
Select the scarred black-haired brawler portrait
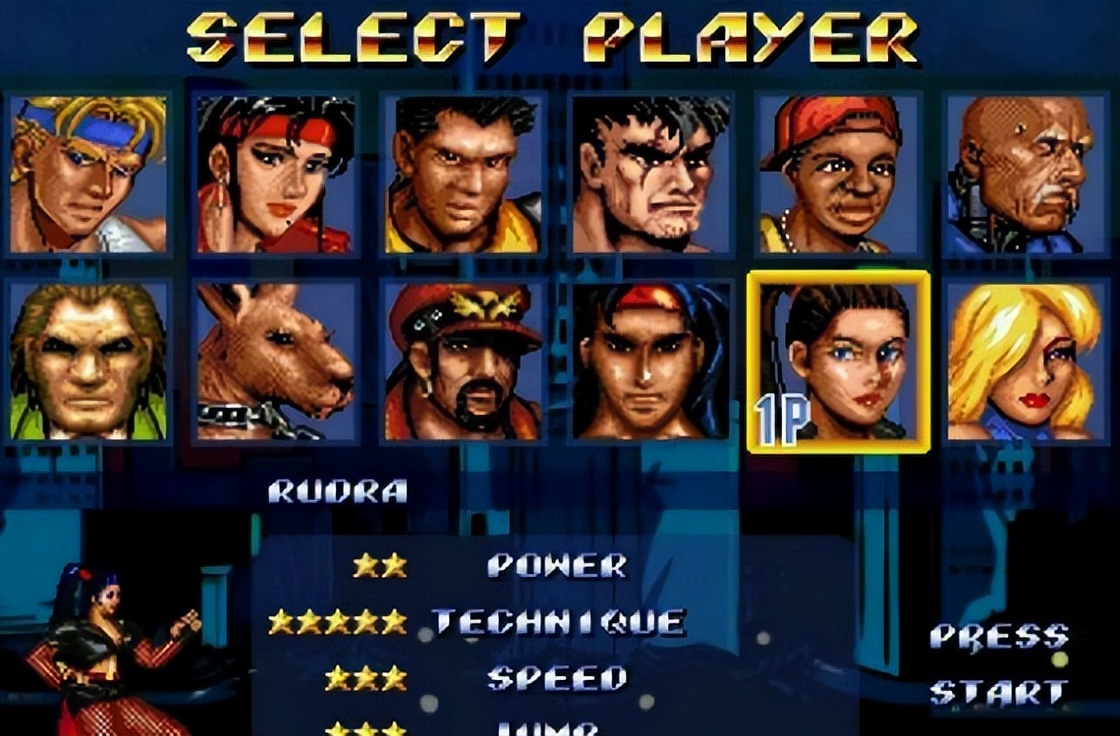[650, 174]
